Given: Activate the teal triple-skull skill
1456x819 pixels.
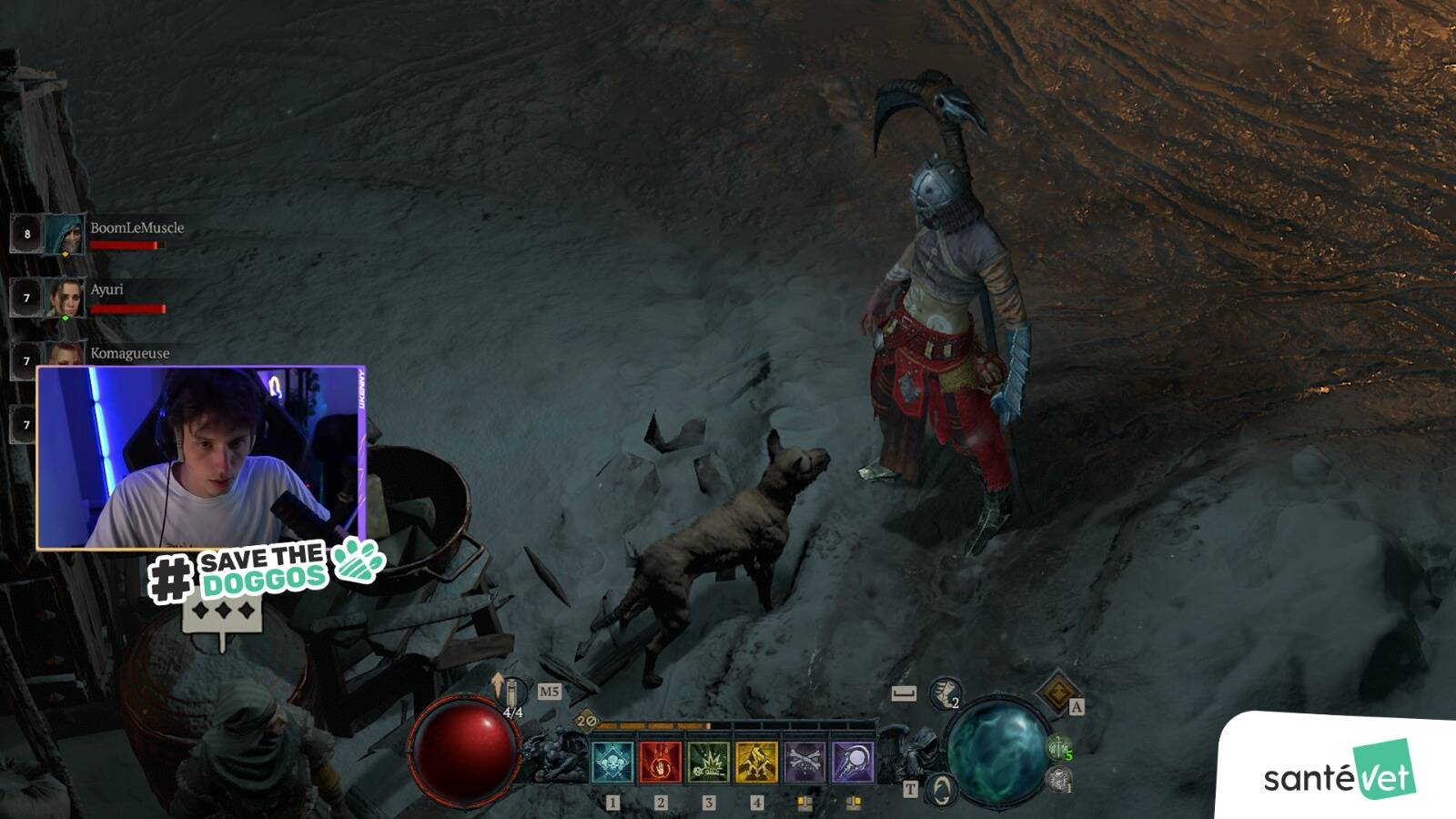Looking at the screenshot, I should [x=612, y=763].
